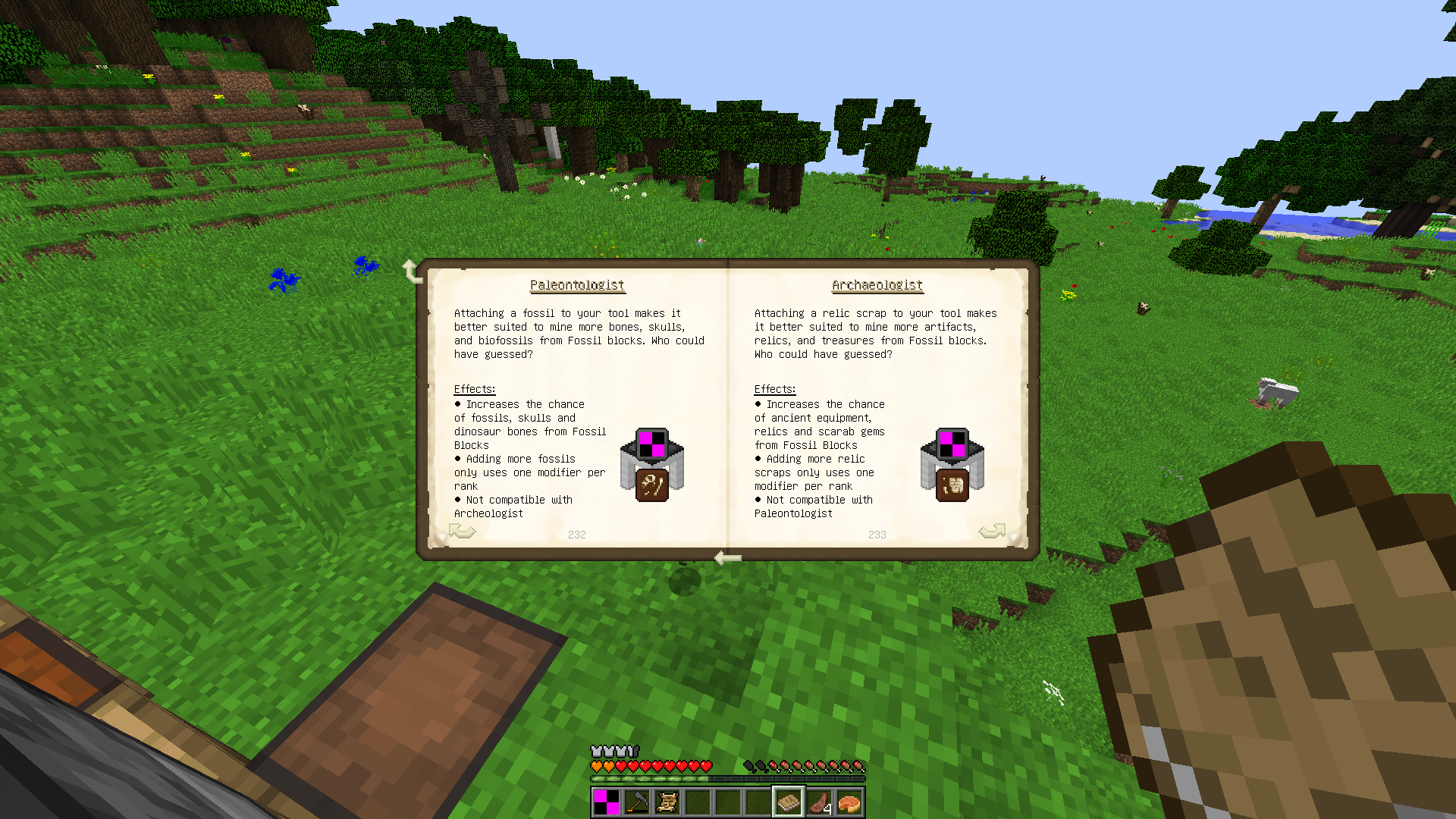This screenshot has width=1456, height=819.
Task: Open the Paleontologist page title
Action: click(x=577, y=284)
